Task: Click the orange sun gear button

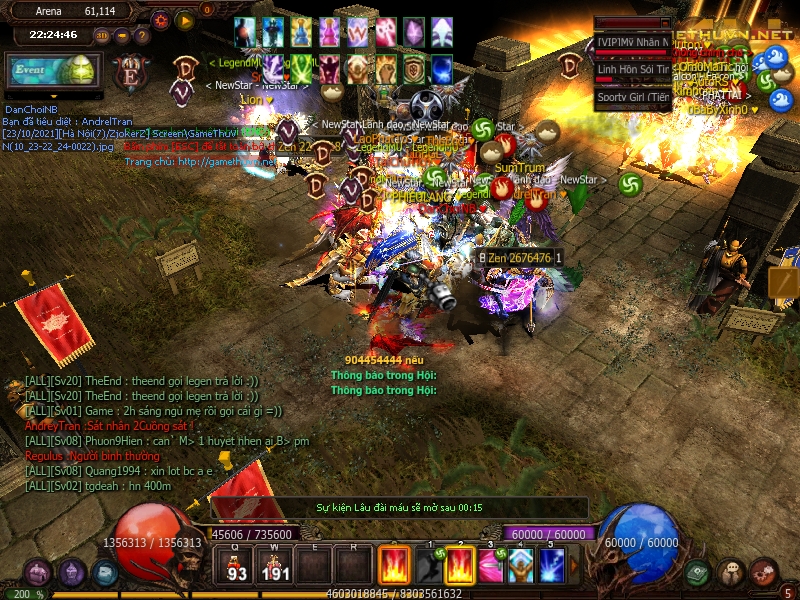Action: 161,20
